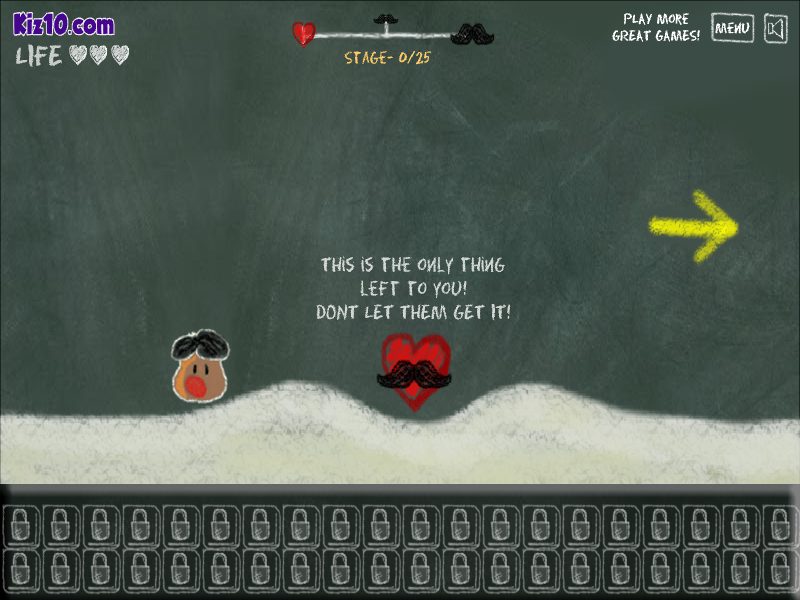Viewport: 800px width, 600px height.
Task: Open the Menu button
Action: pos(732,28)
